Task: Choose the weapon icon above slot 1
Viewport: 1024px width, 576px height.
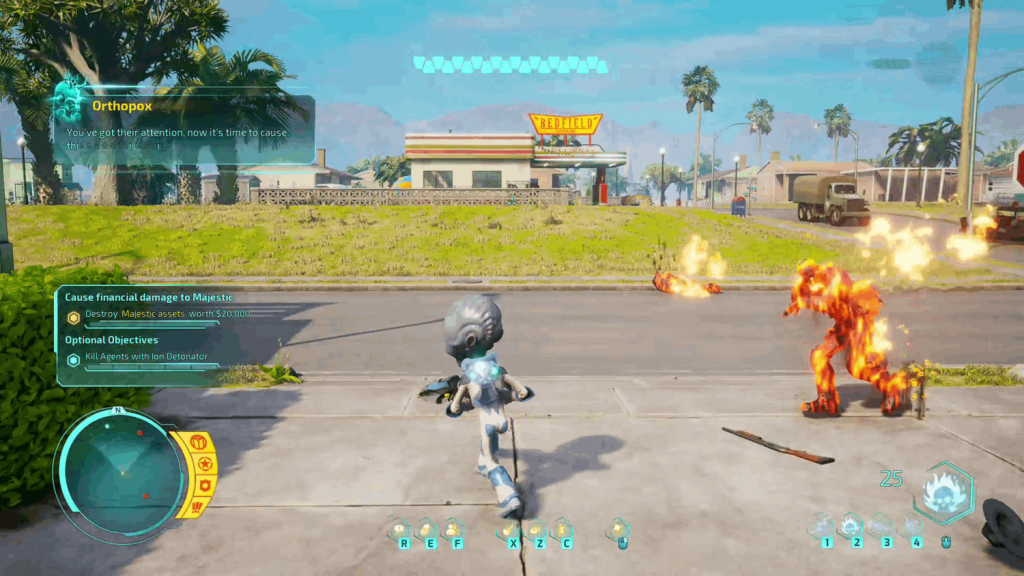Action: coord(823,526)
